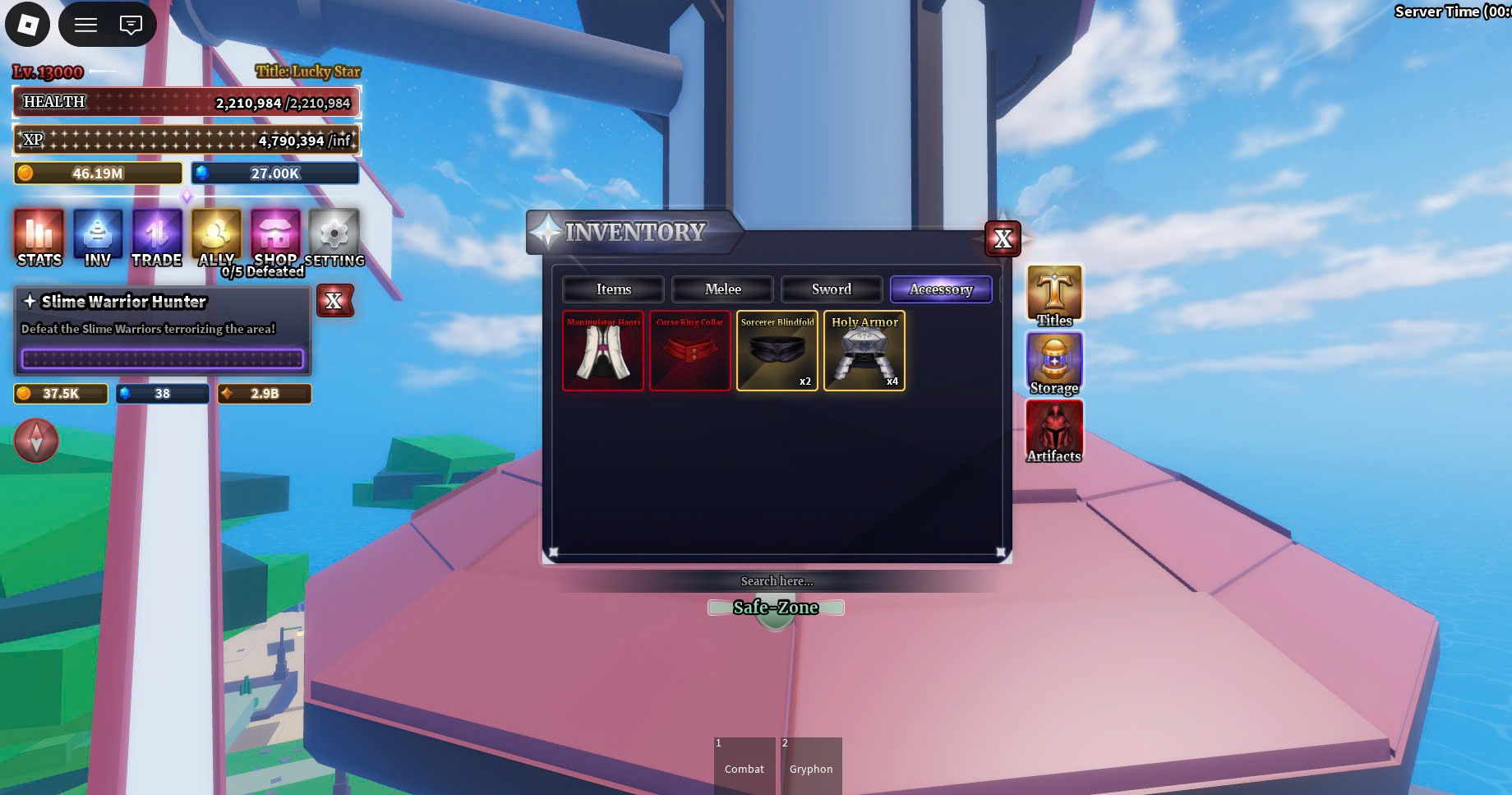Show the Sword tab
The image size is (1512, 795).
coord(831,289)
